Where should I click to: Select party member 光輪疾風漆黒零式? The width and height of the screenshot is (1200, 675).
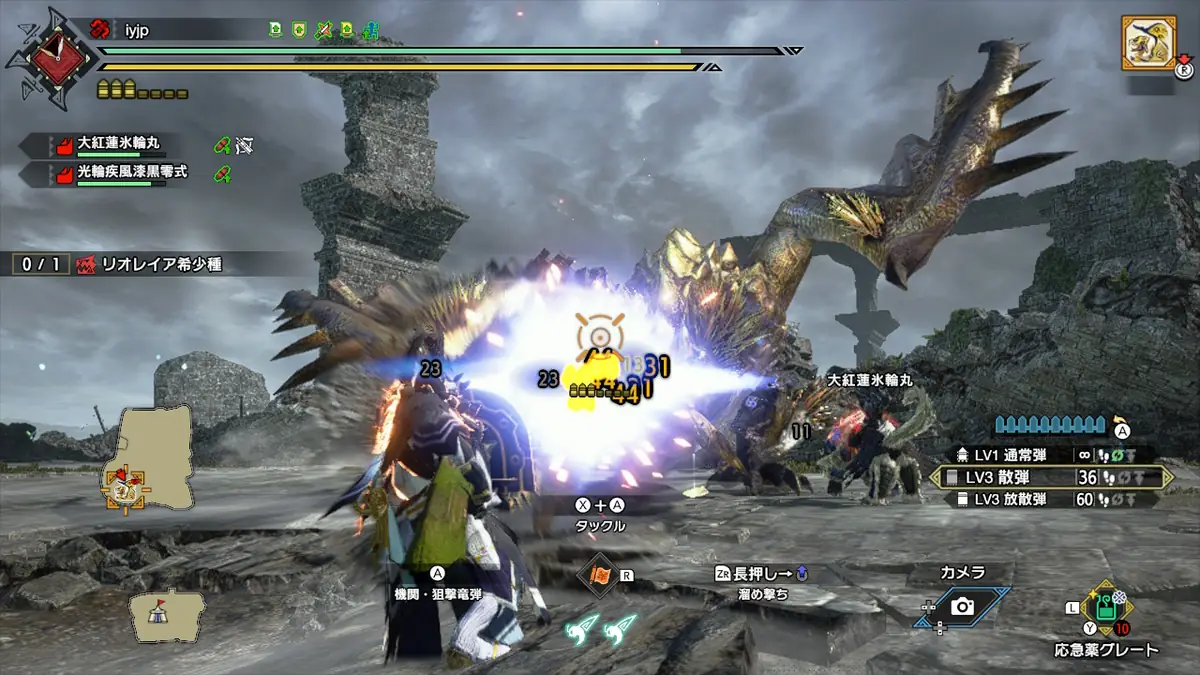(120, 173)
